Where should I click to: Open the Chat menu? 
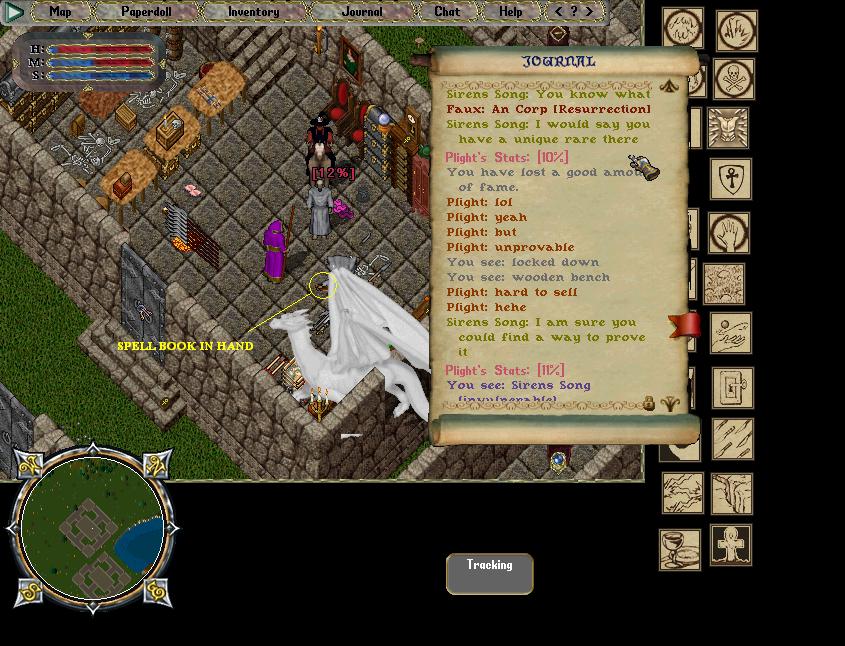pos(446,12)
